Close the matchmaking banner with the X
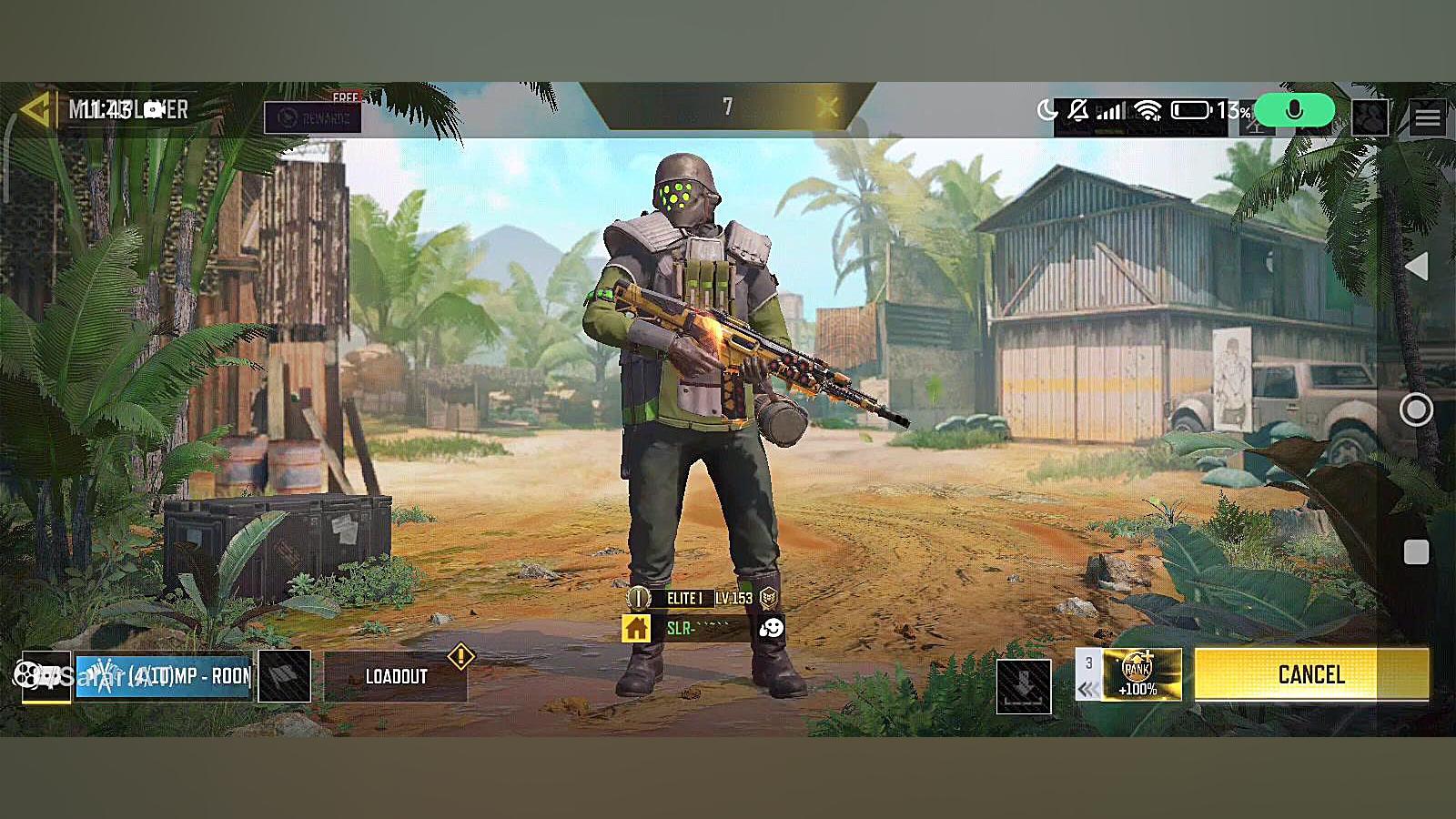1456x819 pixels. pyautogui.click(x=827, y=107)
